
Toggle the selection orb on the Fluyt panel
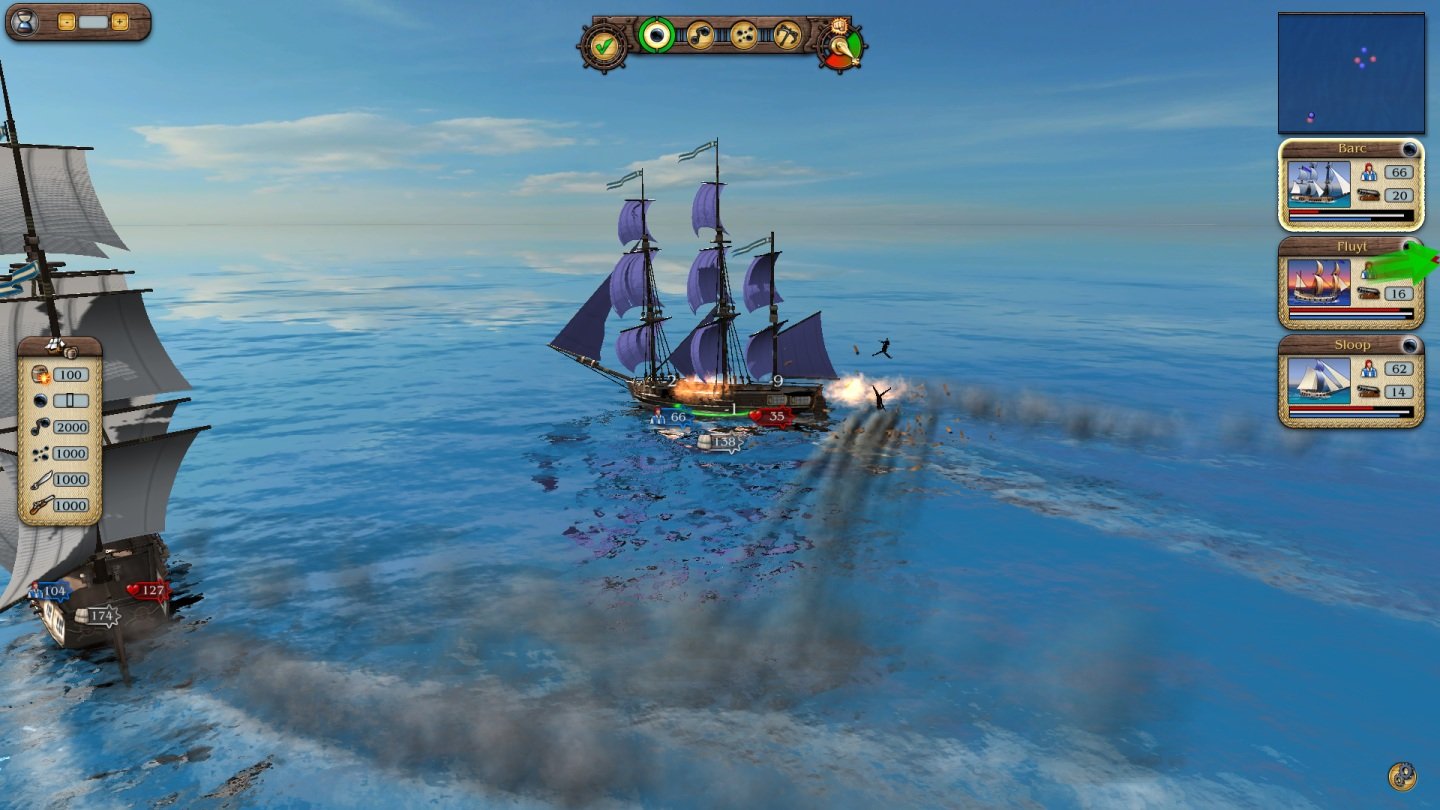click(x=1409, y=246)
